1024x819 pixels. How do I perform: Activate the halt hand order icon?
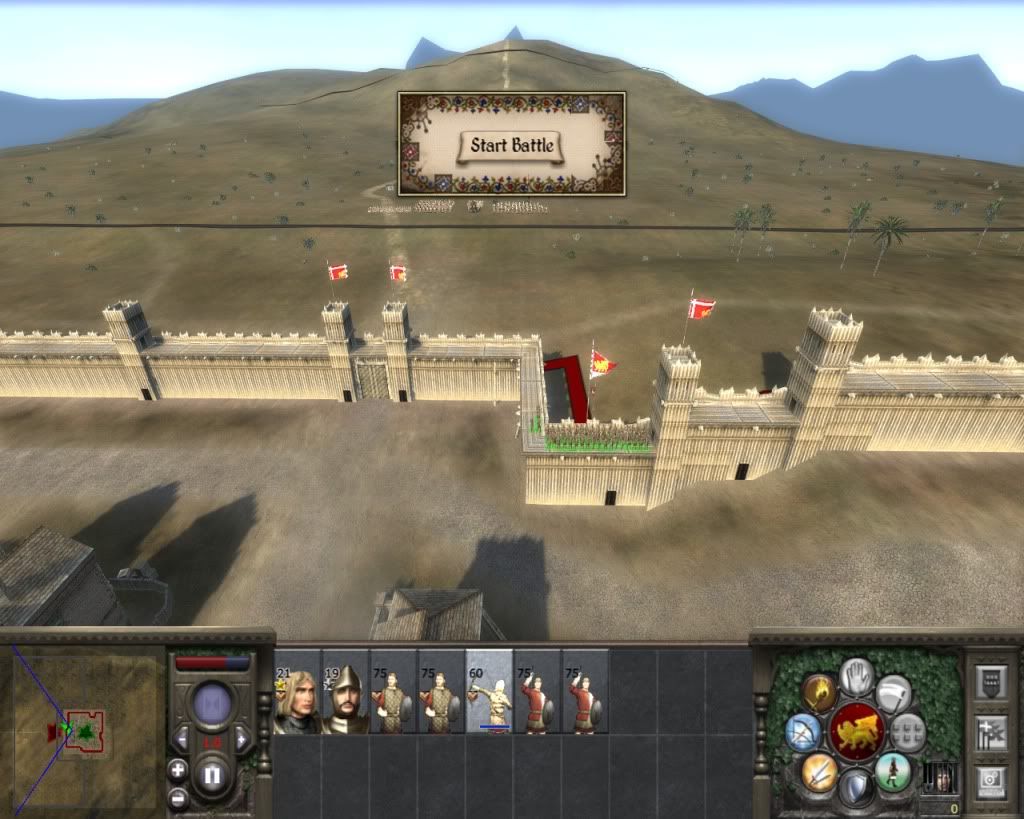pos(856,676)
